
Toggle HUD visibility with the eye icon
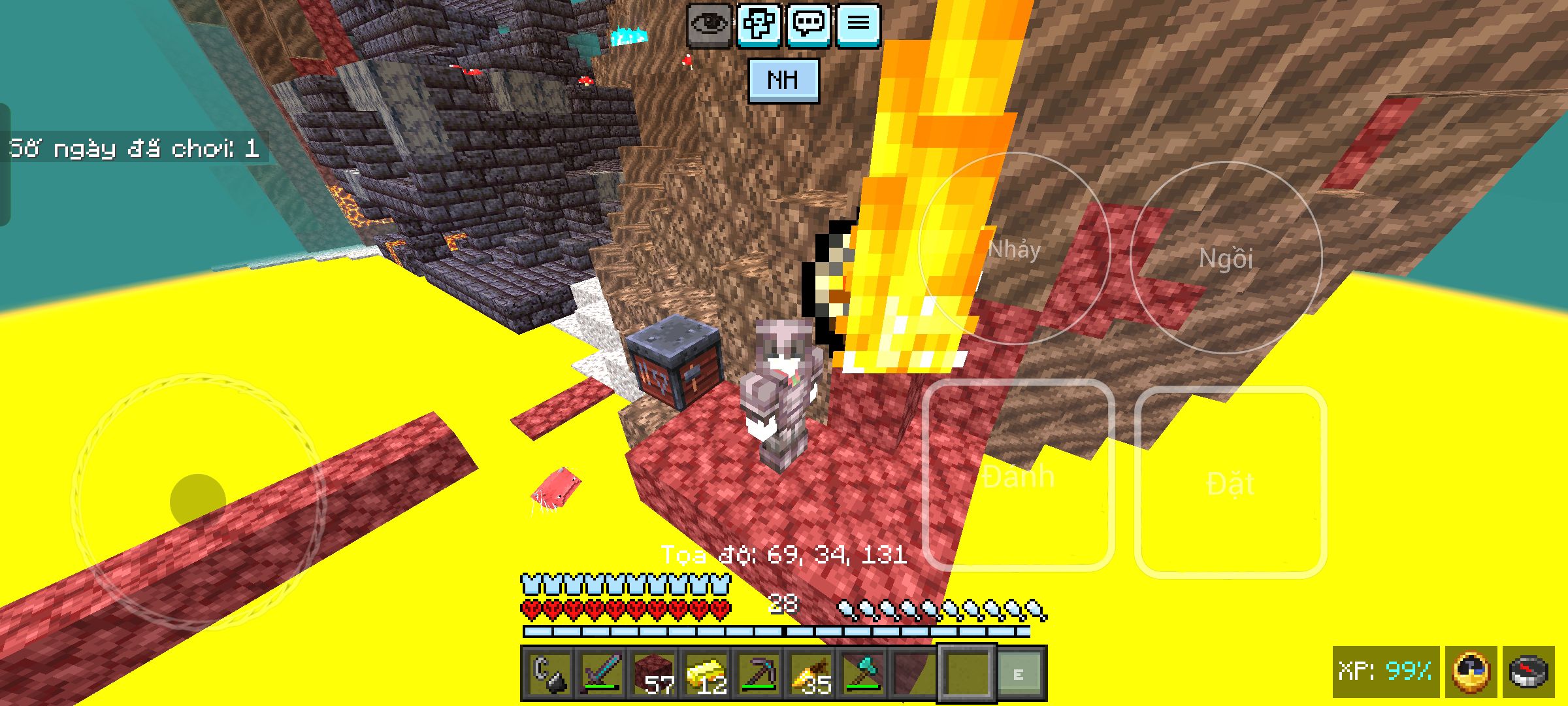click(710, 26)
